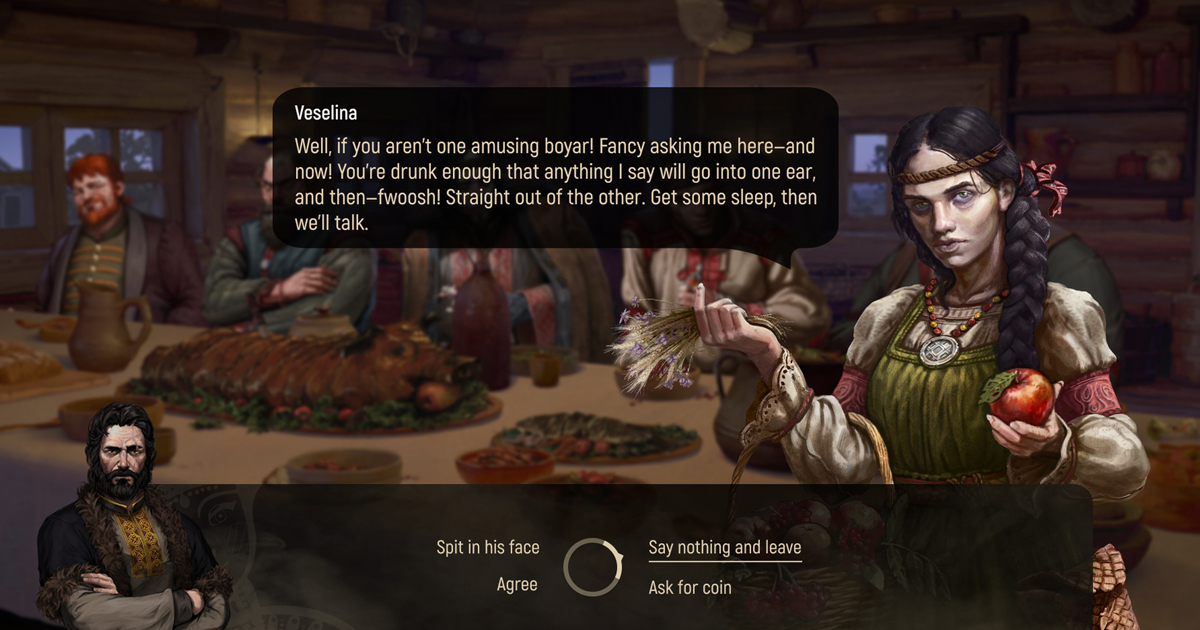
Task: Choose the "Ask for coin" option
Action: [x=690, y=587]
